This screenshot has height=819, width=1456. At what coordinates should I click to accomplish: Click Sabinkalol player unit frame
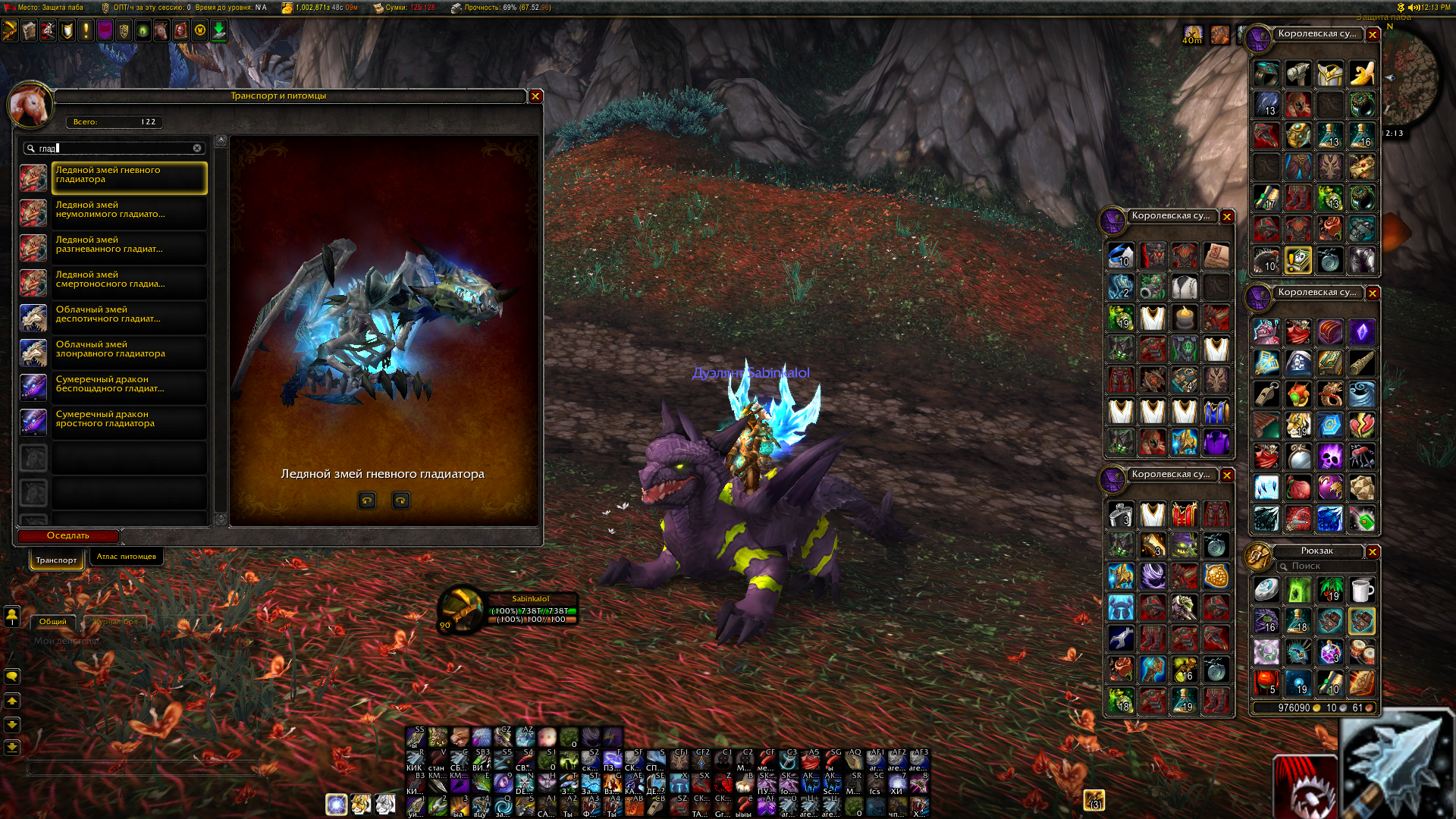tap(531, 610)
